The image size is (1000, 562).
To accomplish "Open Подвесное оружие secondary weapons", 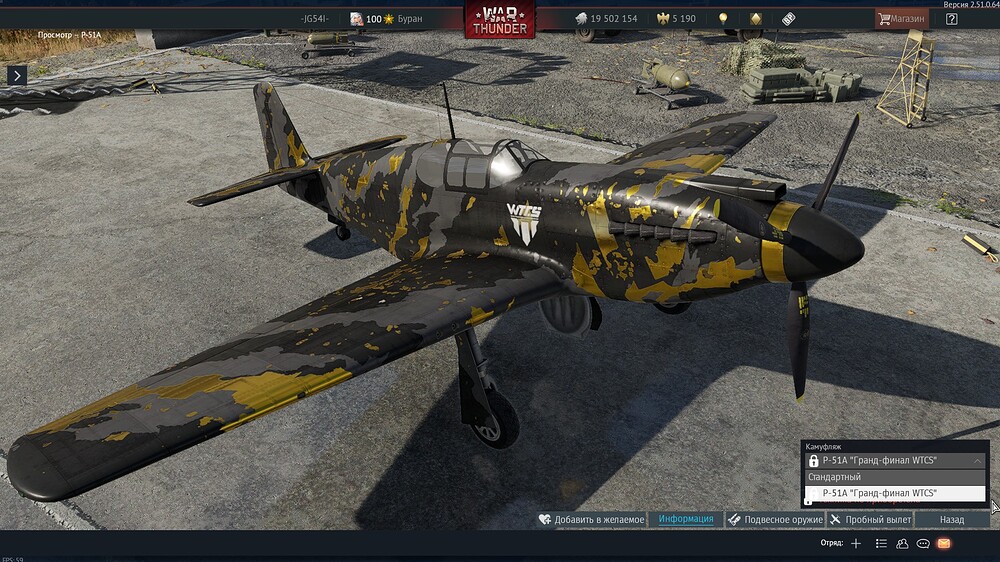I will (x=775, y=520).
